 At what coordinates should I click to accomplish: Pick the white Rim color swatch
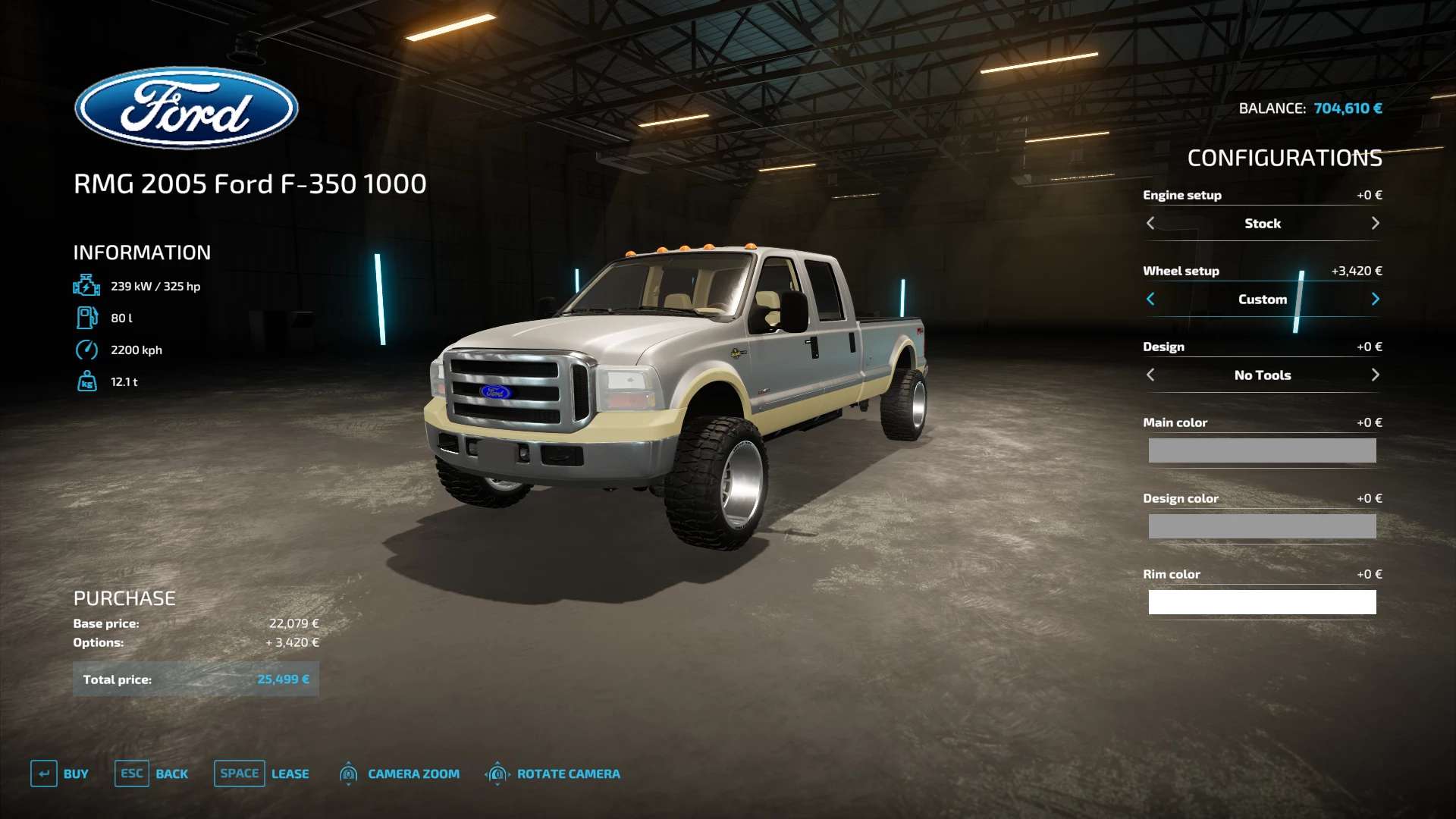click(1262, 602)
